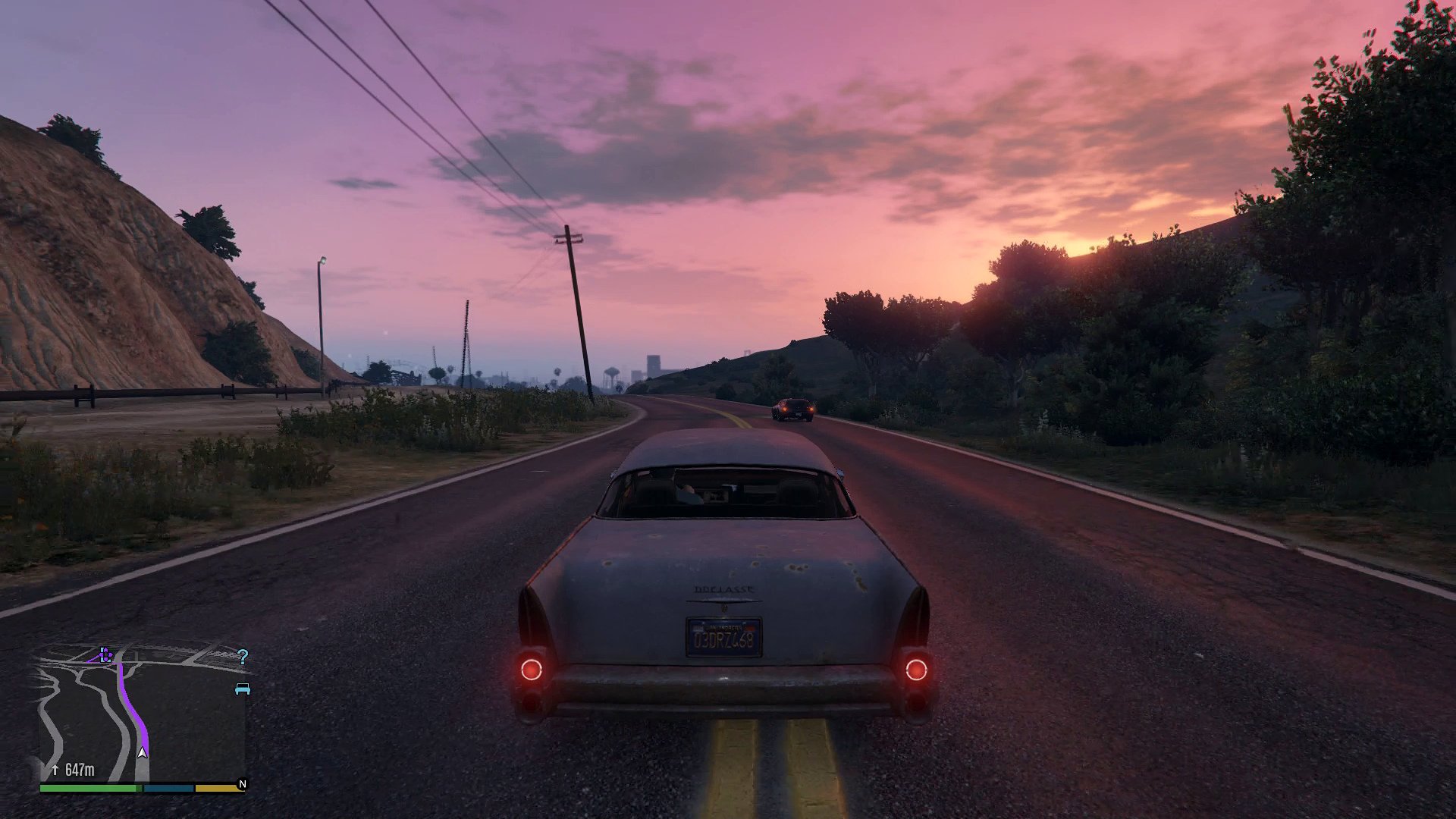
Task: Click the 647m distance label
Action: [80, 769]
